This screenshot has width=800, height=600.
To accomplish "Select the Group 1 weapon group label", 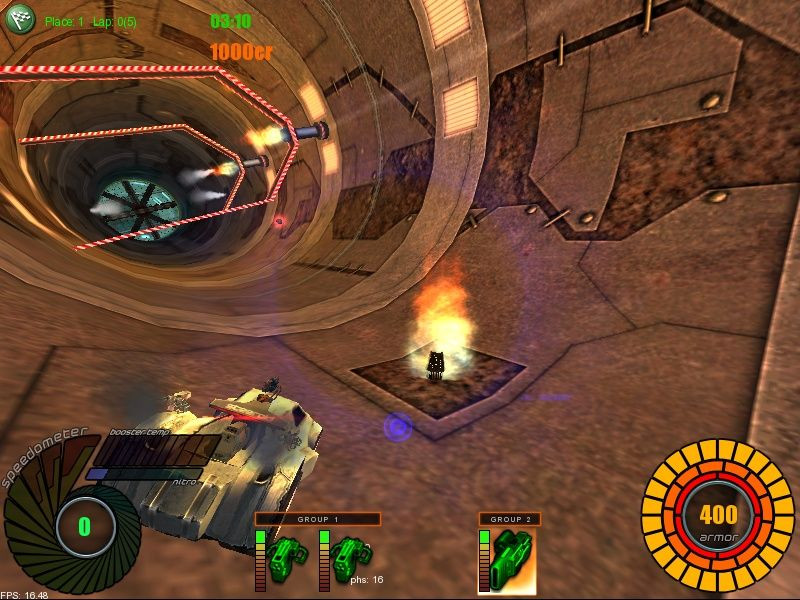I will tap(318, 519).
